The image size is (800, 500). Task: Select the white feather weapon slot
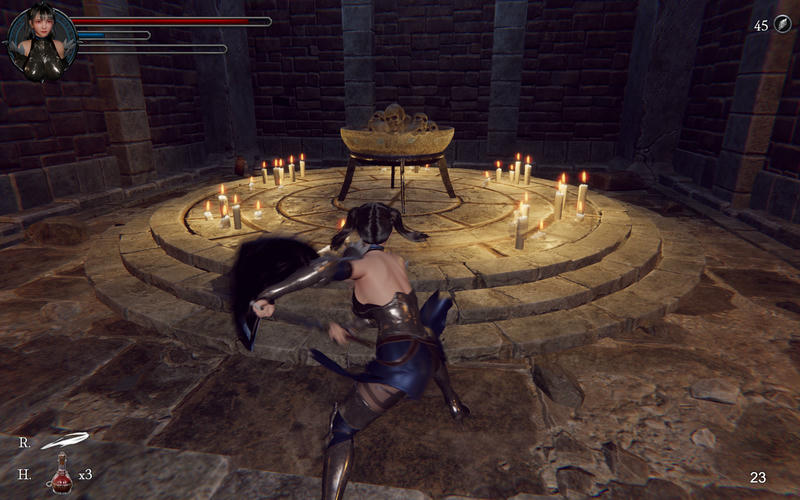point(64,440)
